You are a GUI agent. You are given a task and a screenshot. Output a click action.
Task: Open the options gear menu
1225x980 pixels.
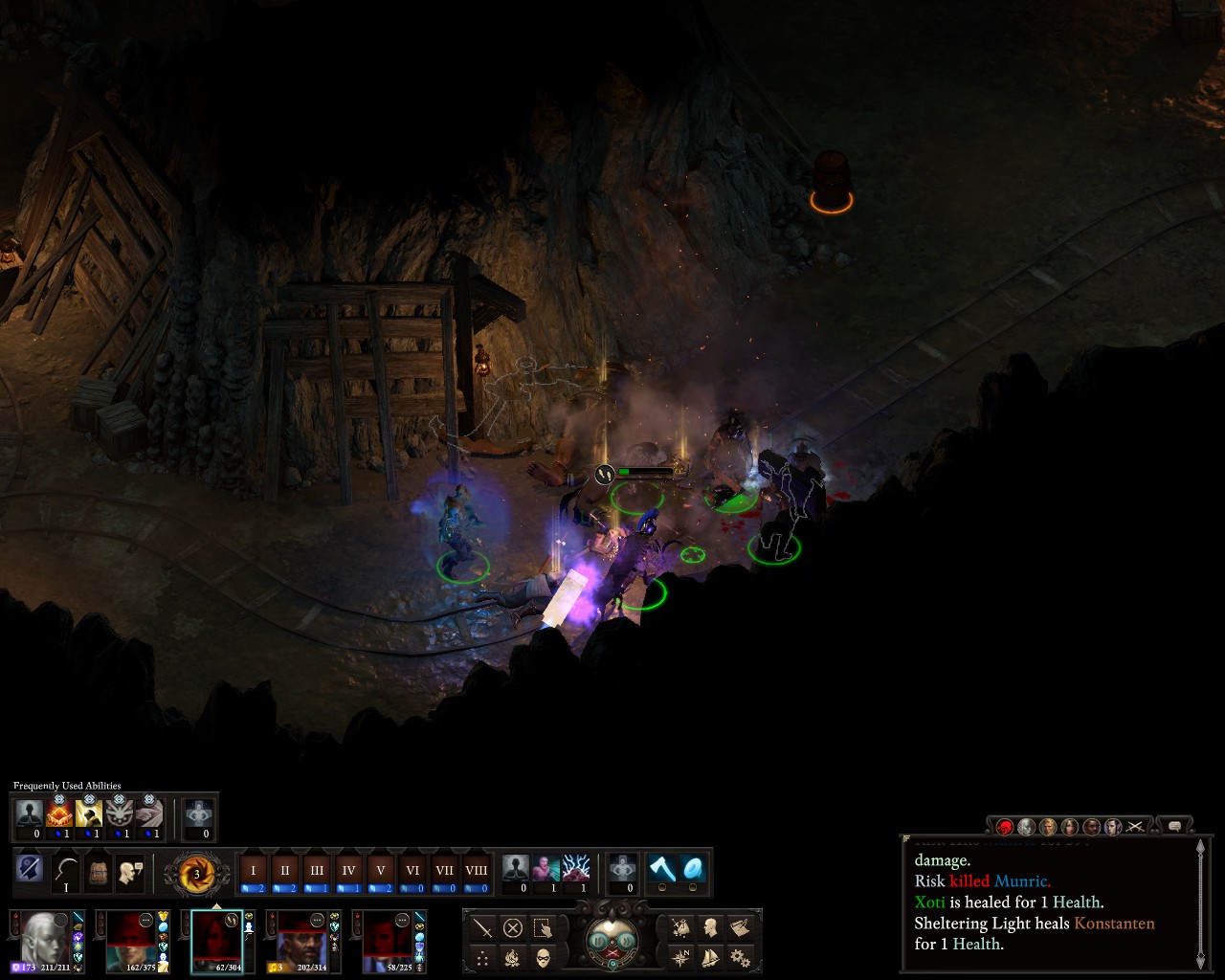coord(739,957)
